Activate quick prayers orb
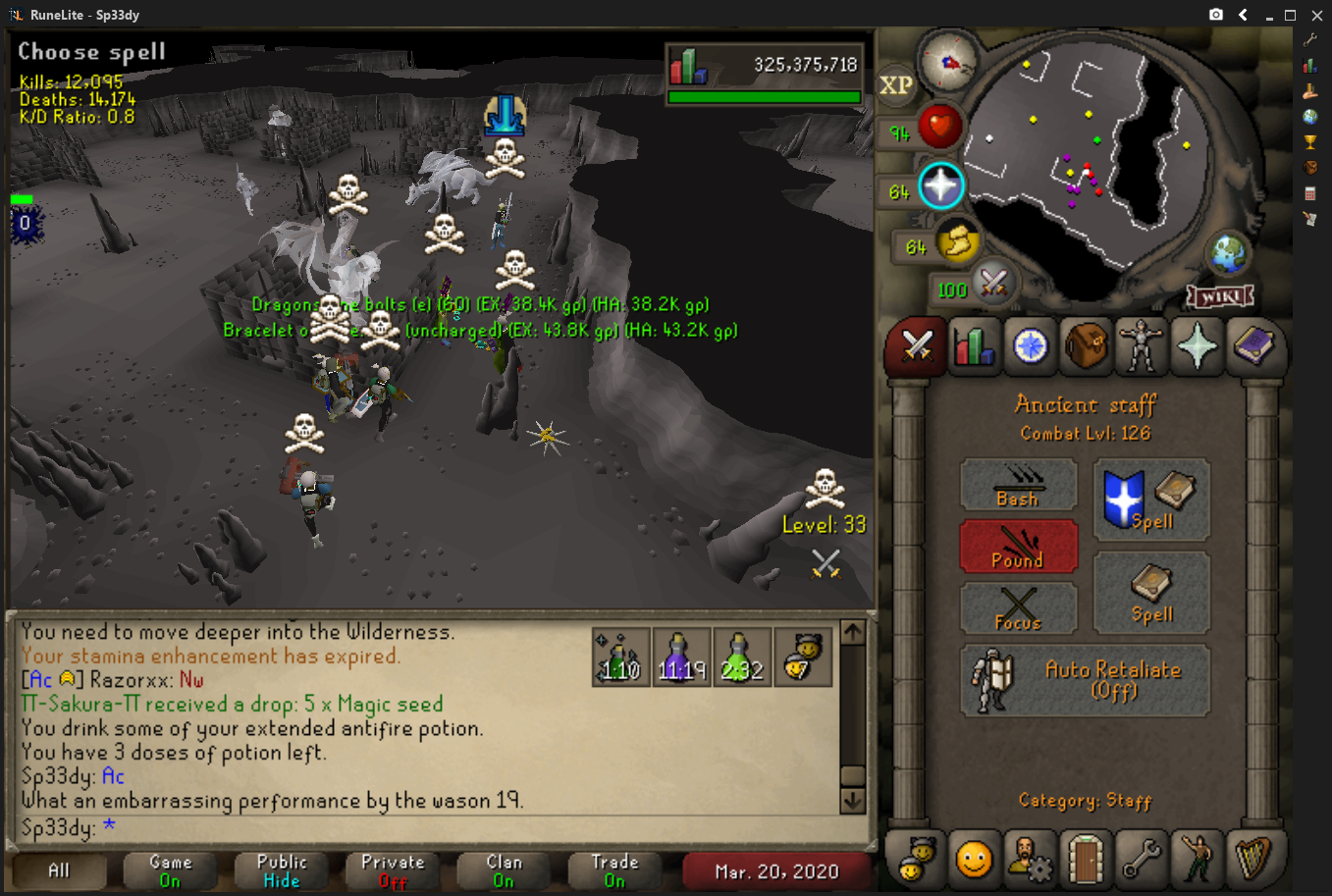The image size is (1332, 896). pos(940,186)
